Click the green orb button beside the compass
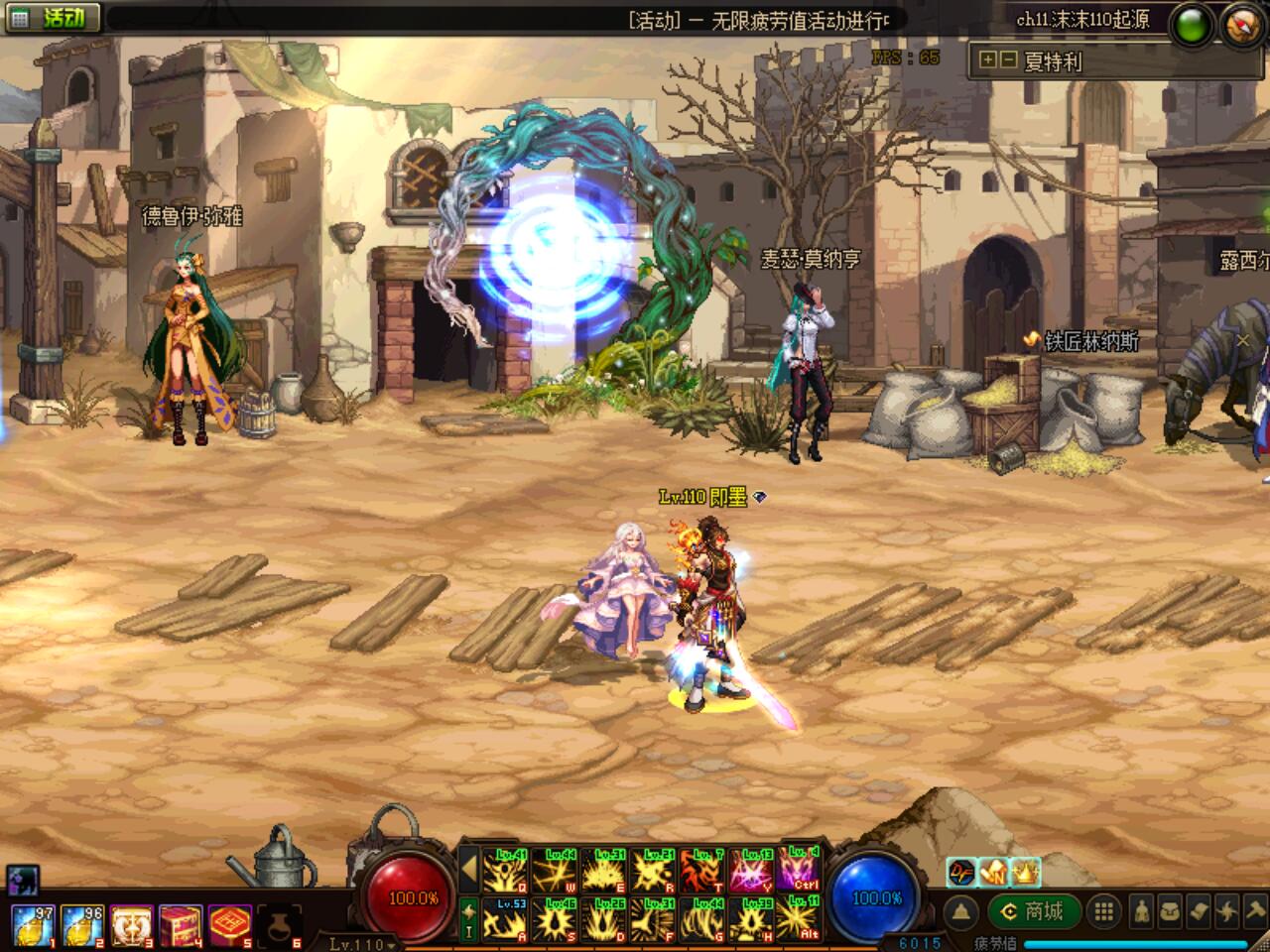This screenshot has width=1270, height=952. click(1192, 26)
